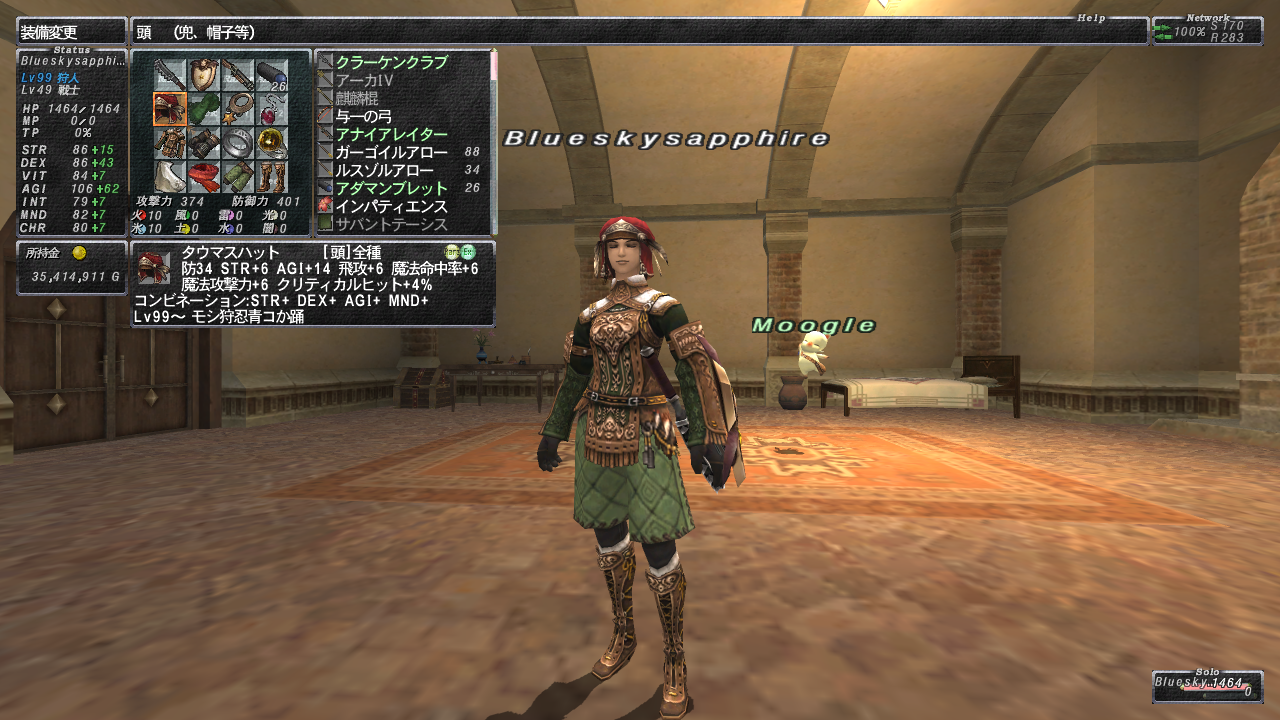Open the white cape back slot
1280x720 pixels.
[x=170, y=176]
